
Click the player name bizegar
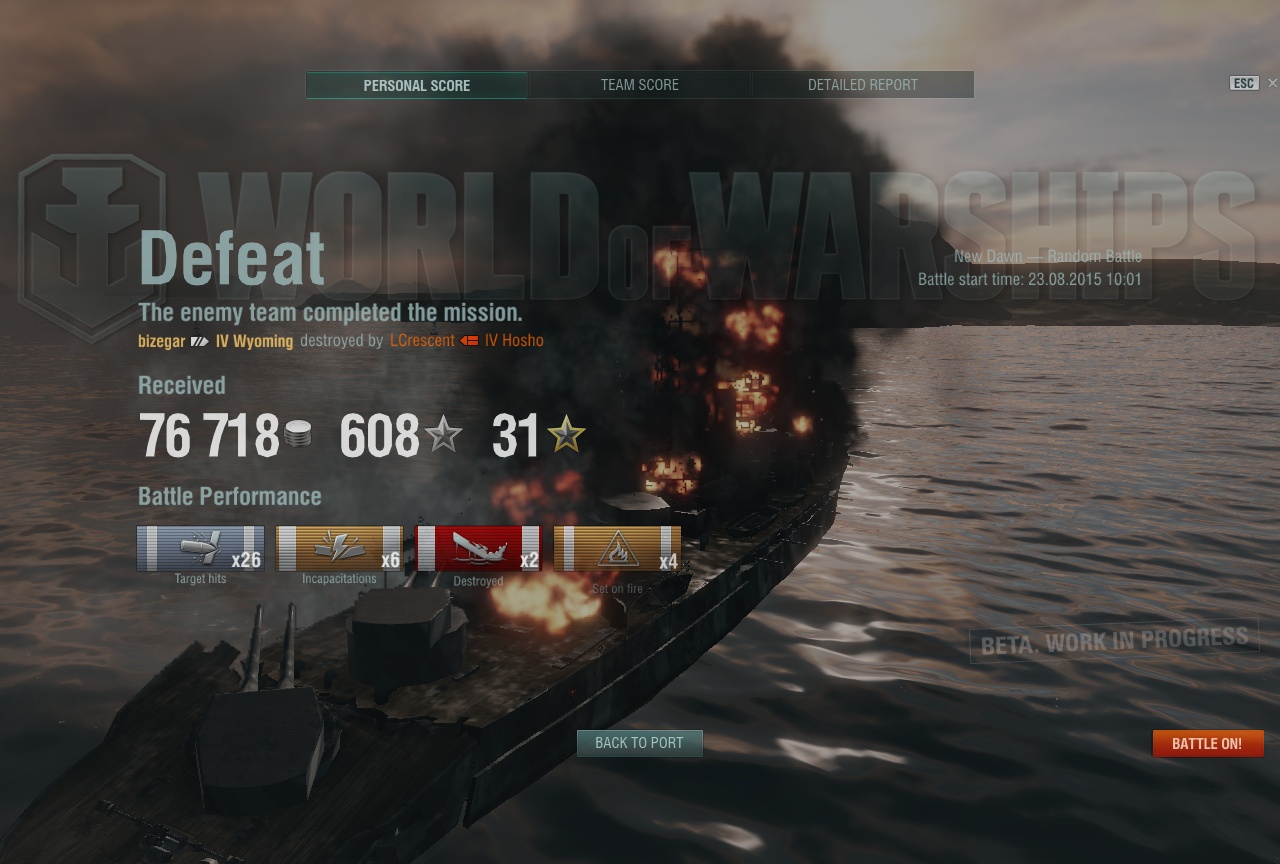pyautogui.click(x=162, y=341)
